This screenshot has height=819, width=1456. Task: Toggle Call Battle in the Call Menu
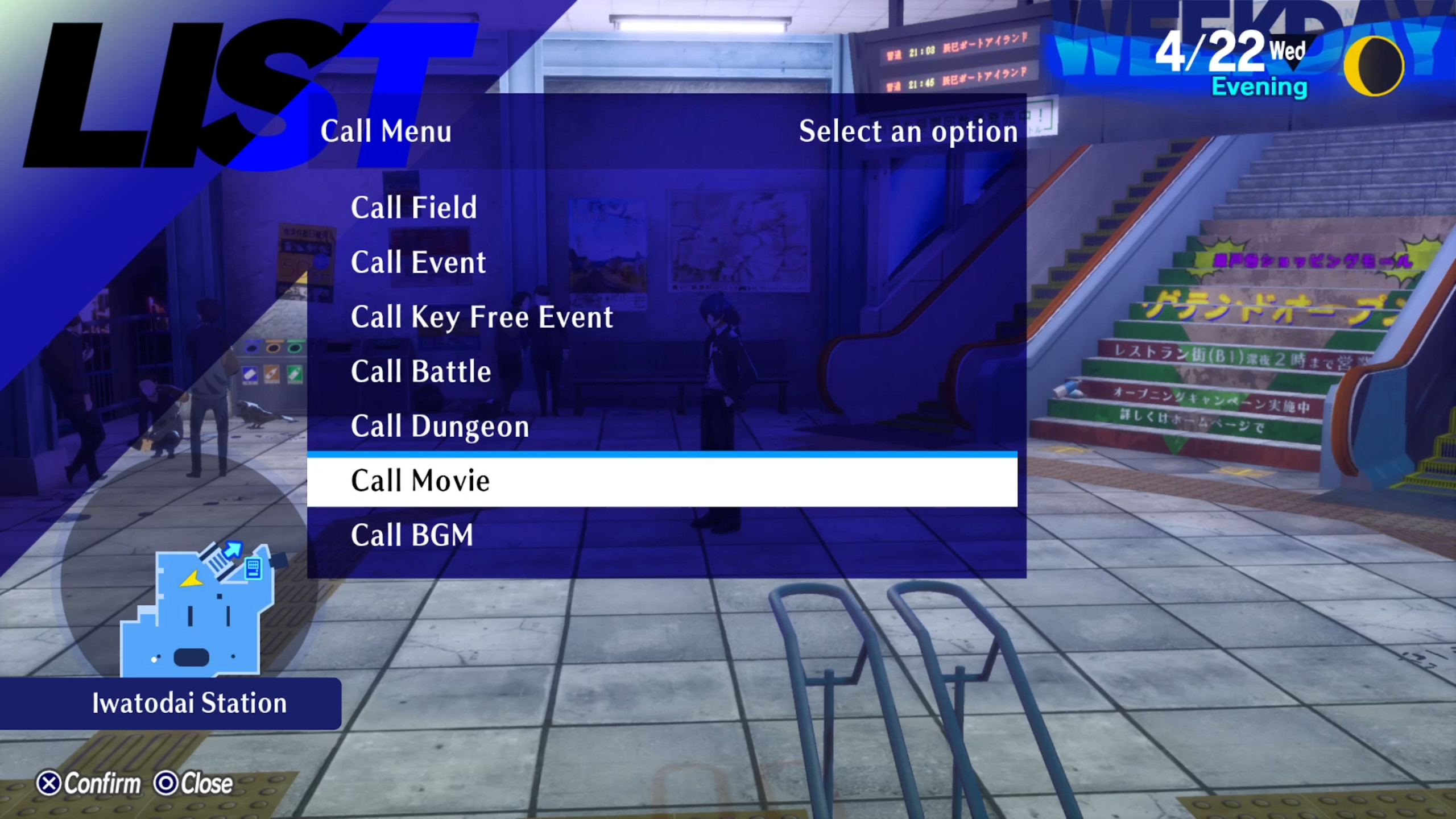pos(421,371)
